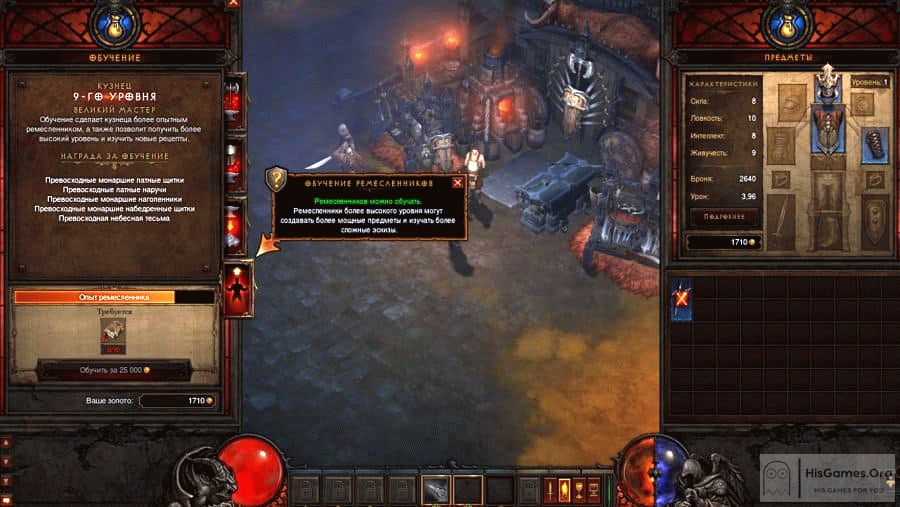The image size is (900, 507).
Task: Close the 'Обучение ремесленников' tooltip
Action: (457, 182)
